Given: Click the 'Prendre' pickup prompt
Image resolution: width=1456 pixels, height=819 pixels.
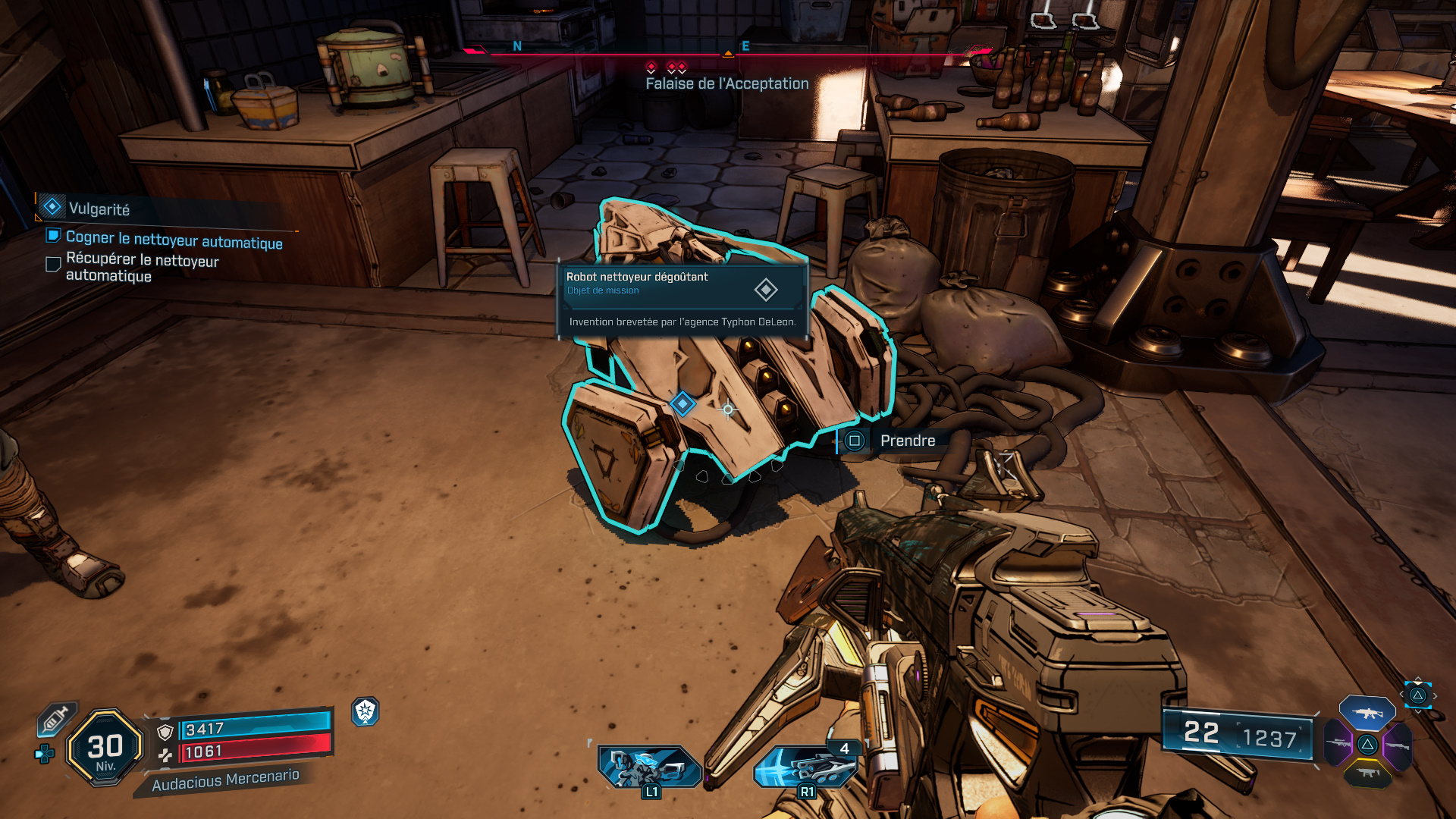Looking at the screenshot, I should tap(908, 441).
